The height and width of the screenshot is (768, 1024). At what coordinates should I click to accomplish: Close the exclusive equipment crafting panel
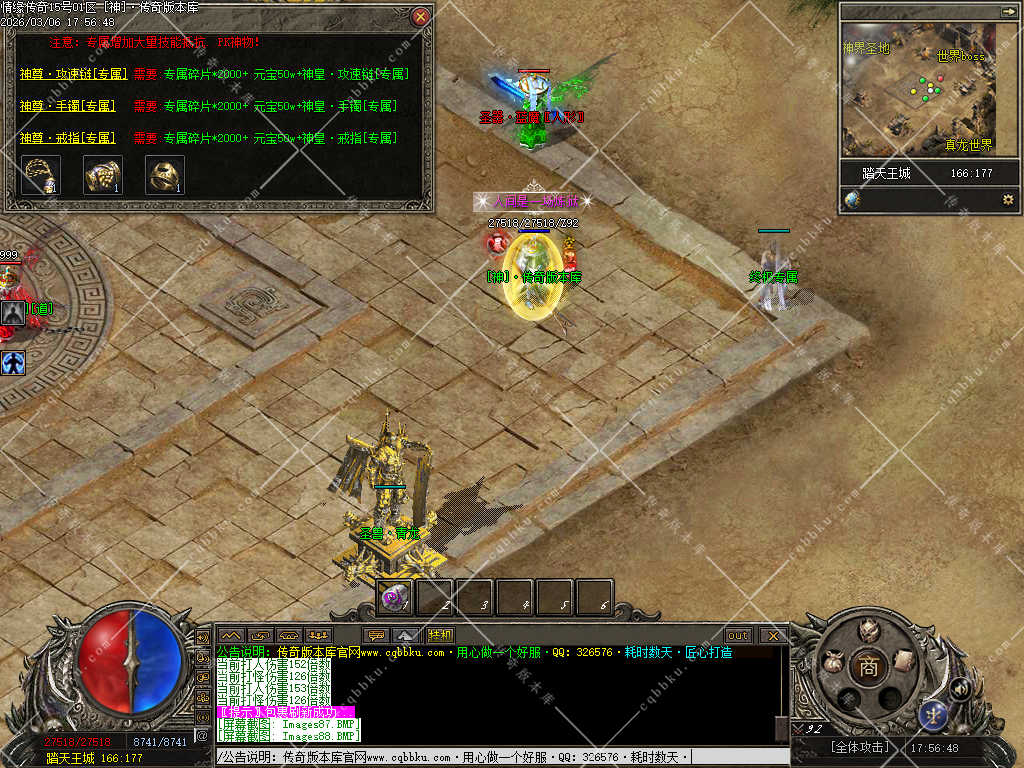pos(421,16)
